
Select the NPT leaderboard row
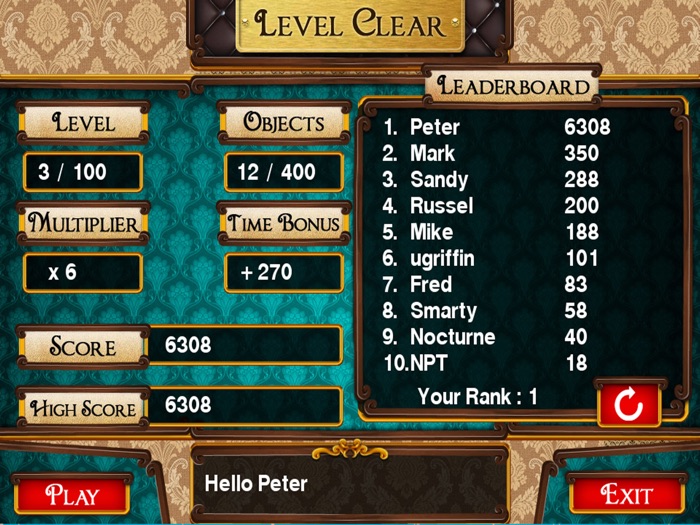[497, 363]
